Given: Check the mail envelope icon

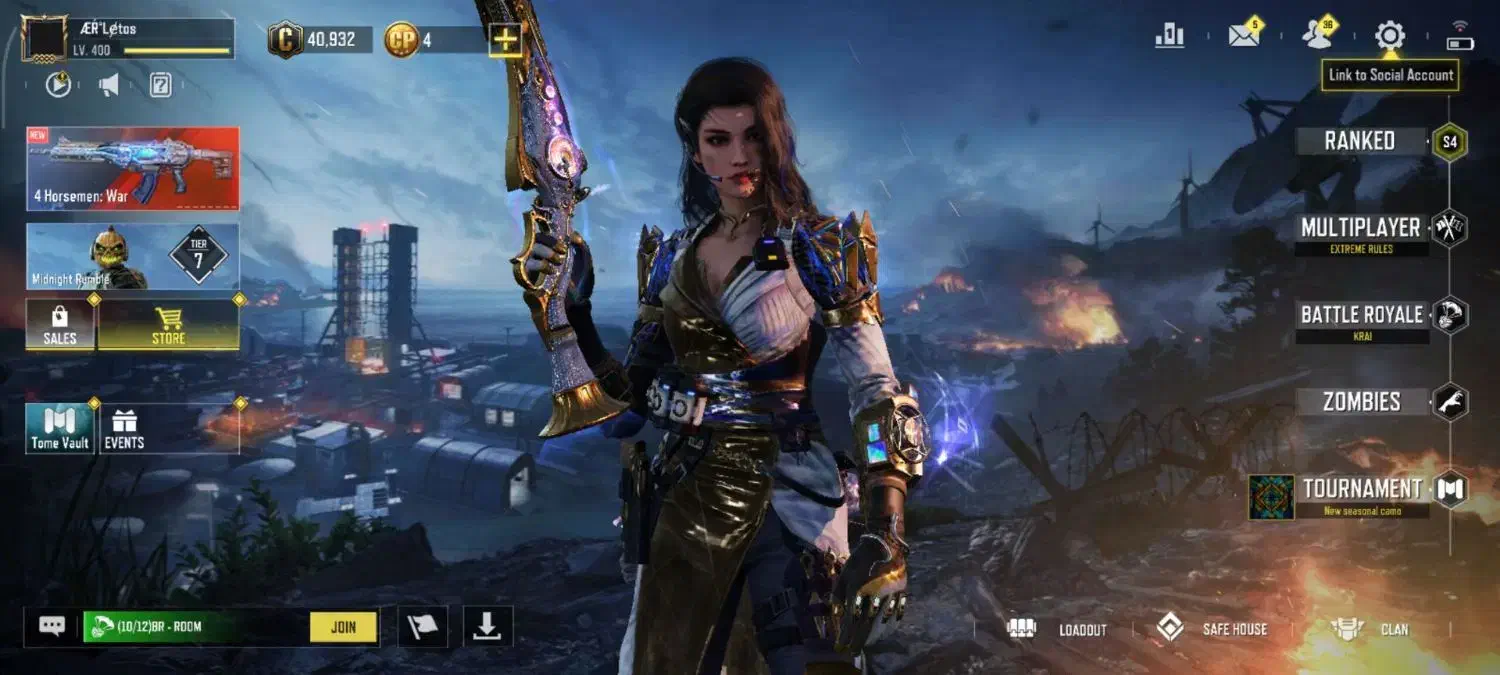Looking at the screenshot, I should coord(1244,36).
